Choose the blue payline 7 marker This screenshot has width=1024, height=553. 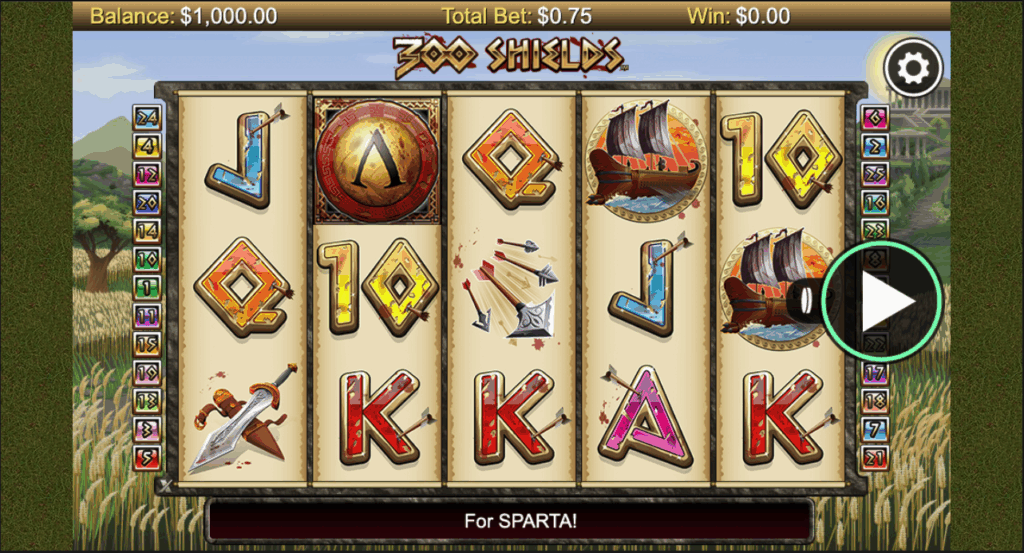pos(875,431)
